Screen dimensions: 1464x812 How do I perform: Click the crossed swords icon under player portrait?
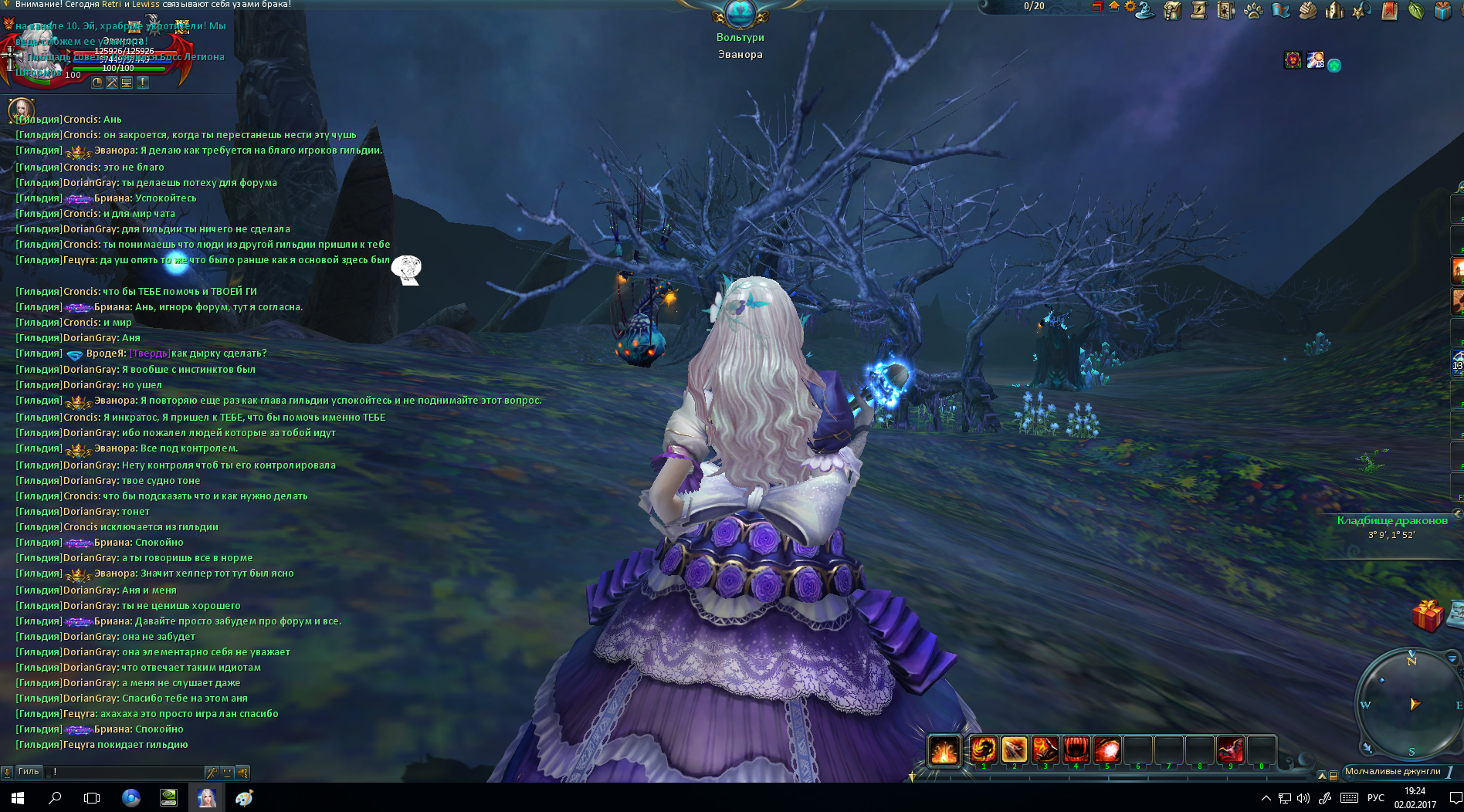click(112, 83)
